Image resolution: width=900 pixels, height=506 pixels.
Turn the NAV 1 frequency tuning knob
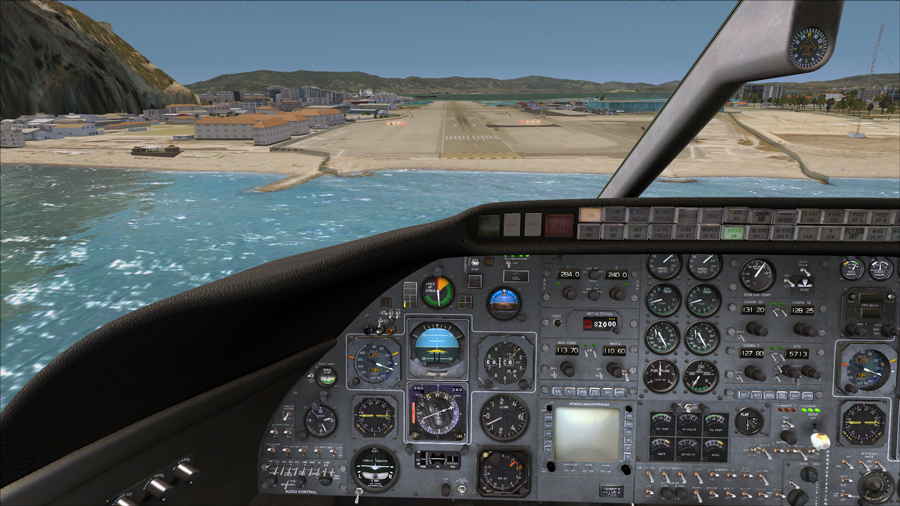point(566,369)
